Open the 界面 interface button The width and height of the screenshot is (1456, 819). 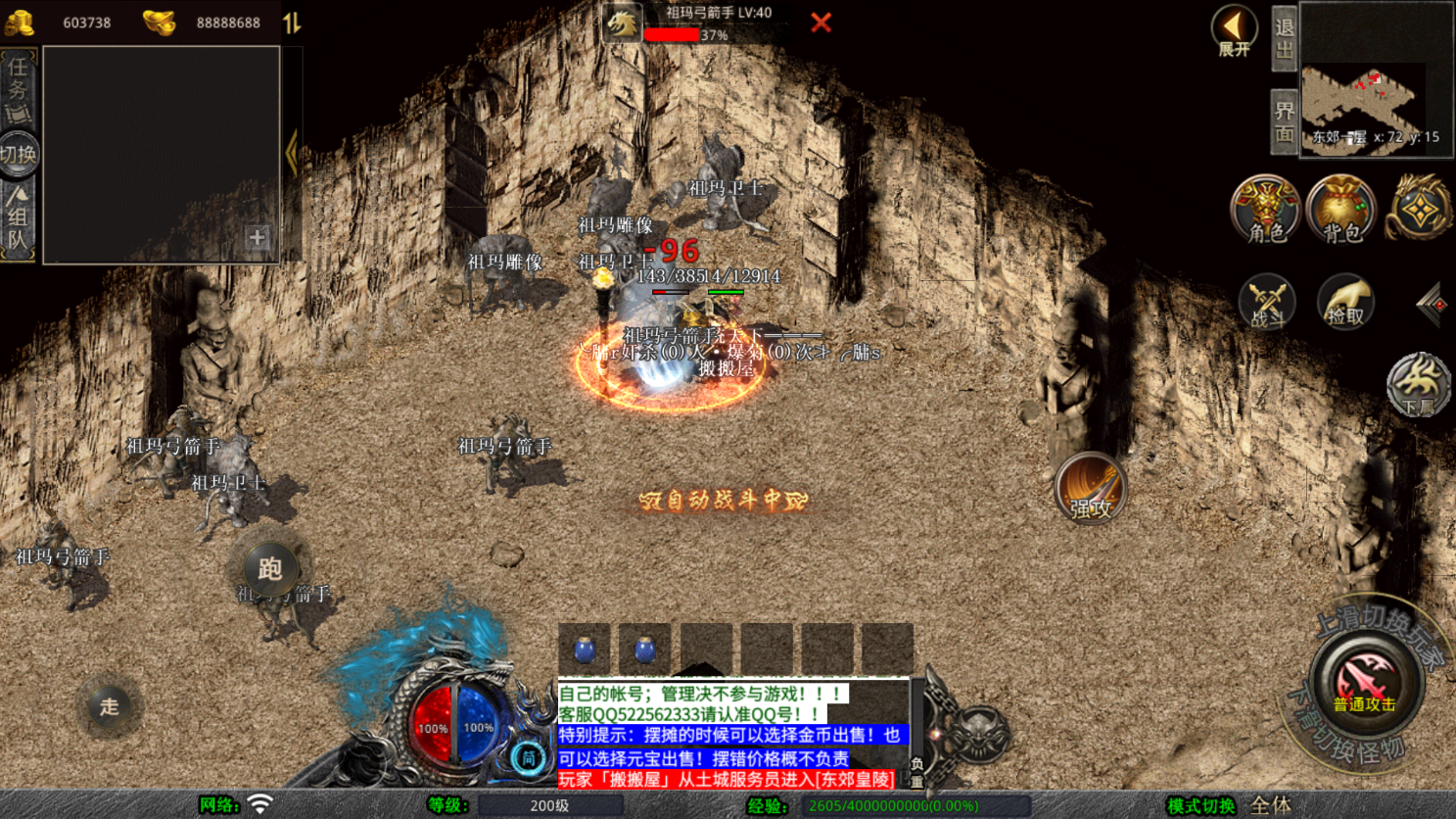point(1285,122)
